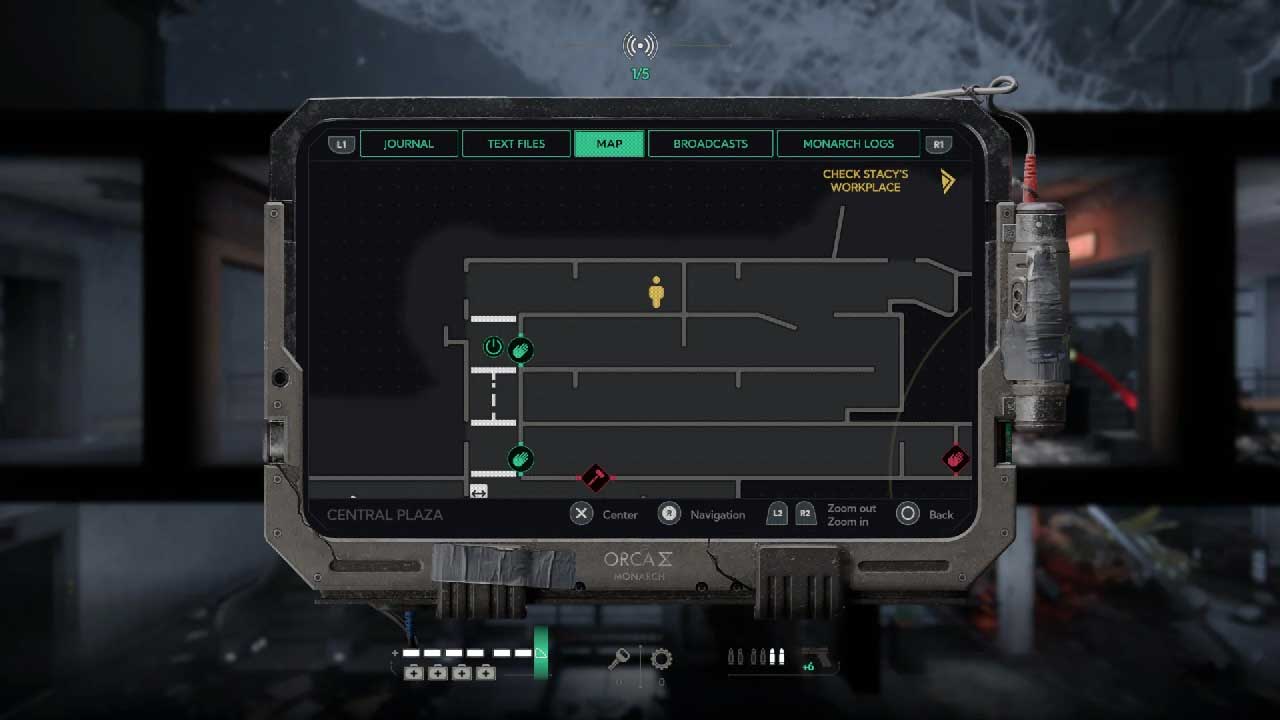Click the red hand map marker

955,459
